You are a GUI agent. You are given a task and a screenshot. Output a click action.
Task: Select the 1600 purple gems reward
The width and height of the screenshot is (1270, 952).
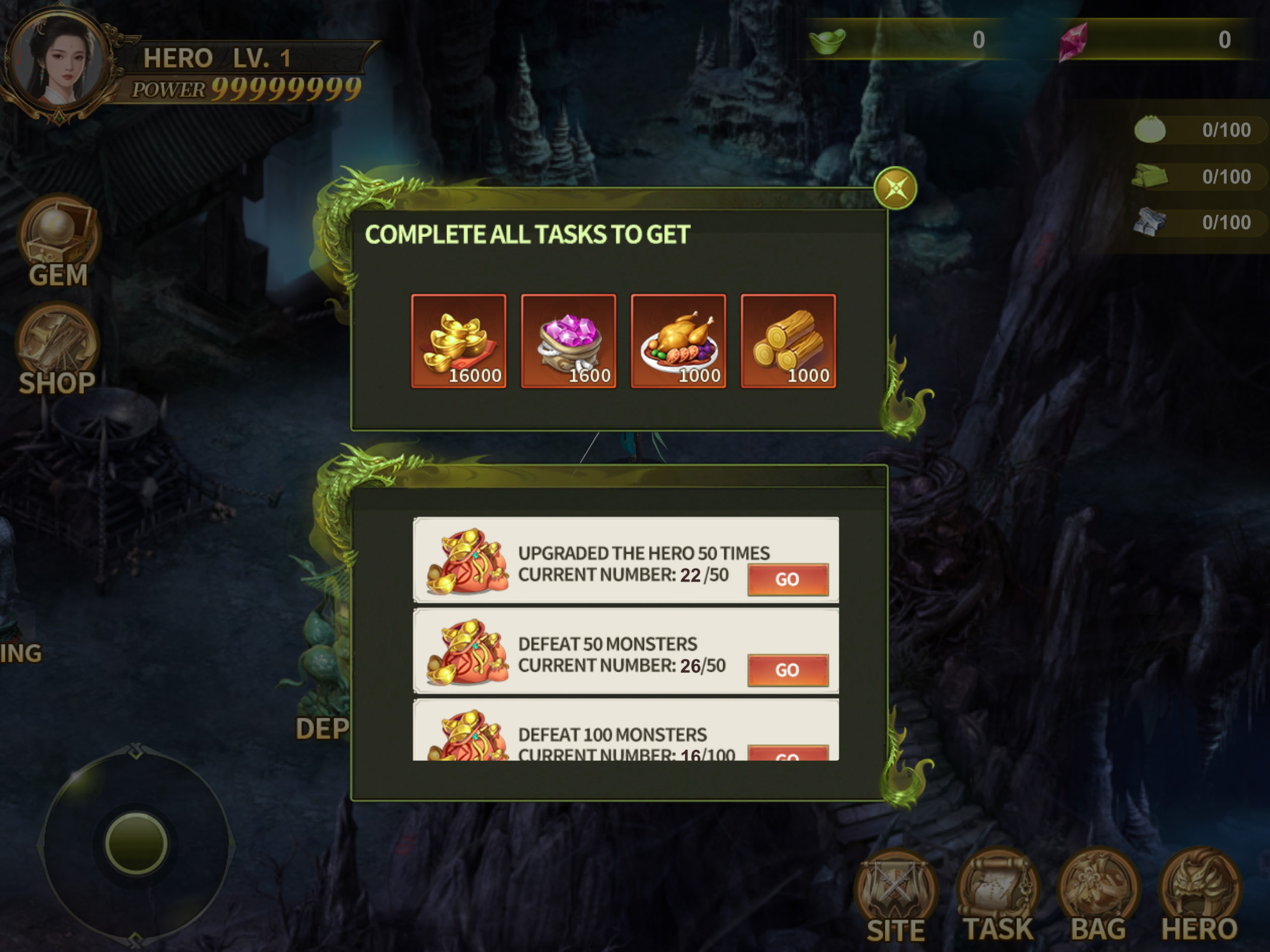tap(569, 342)
